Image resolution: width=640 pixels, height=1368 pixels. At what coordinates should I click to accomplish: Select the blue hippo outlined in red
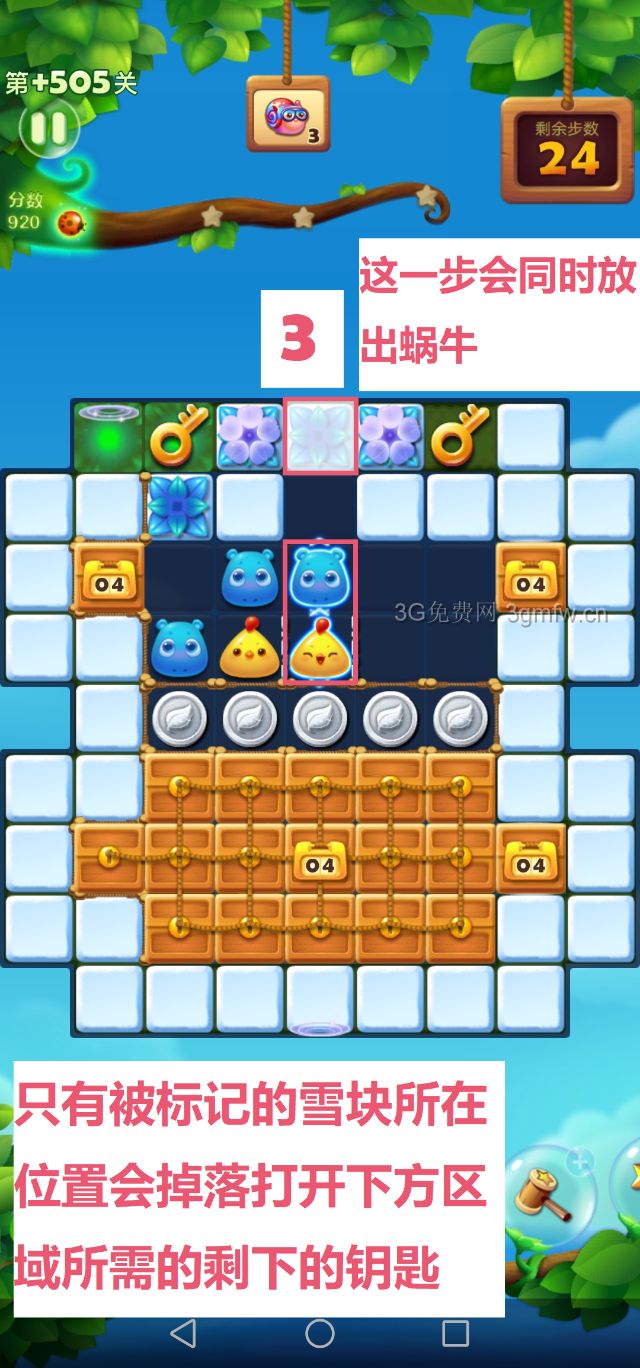click(319, 577)
